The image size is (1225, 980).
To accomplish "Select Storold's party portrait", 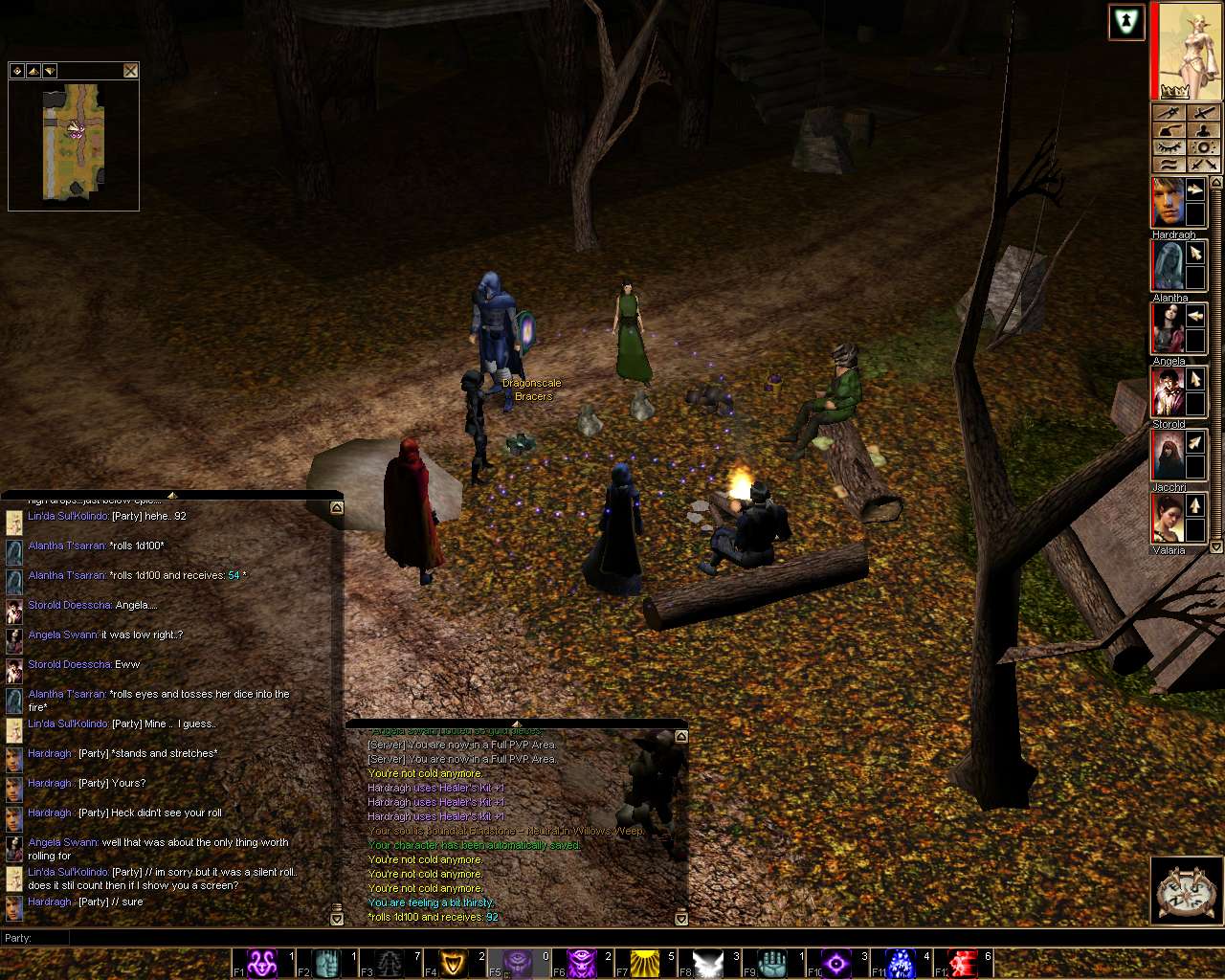I will (x=1168, y=392).
